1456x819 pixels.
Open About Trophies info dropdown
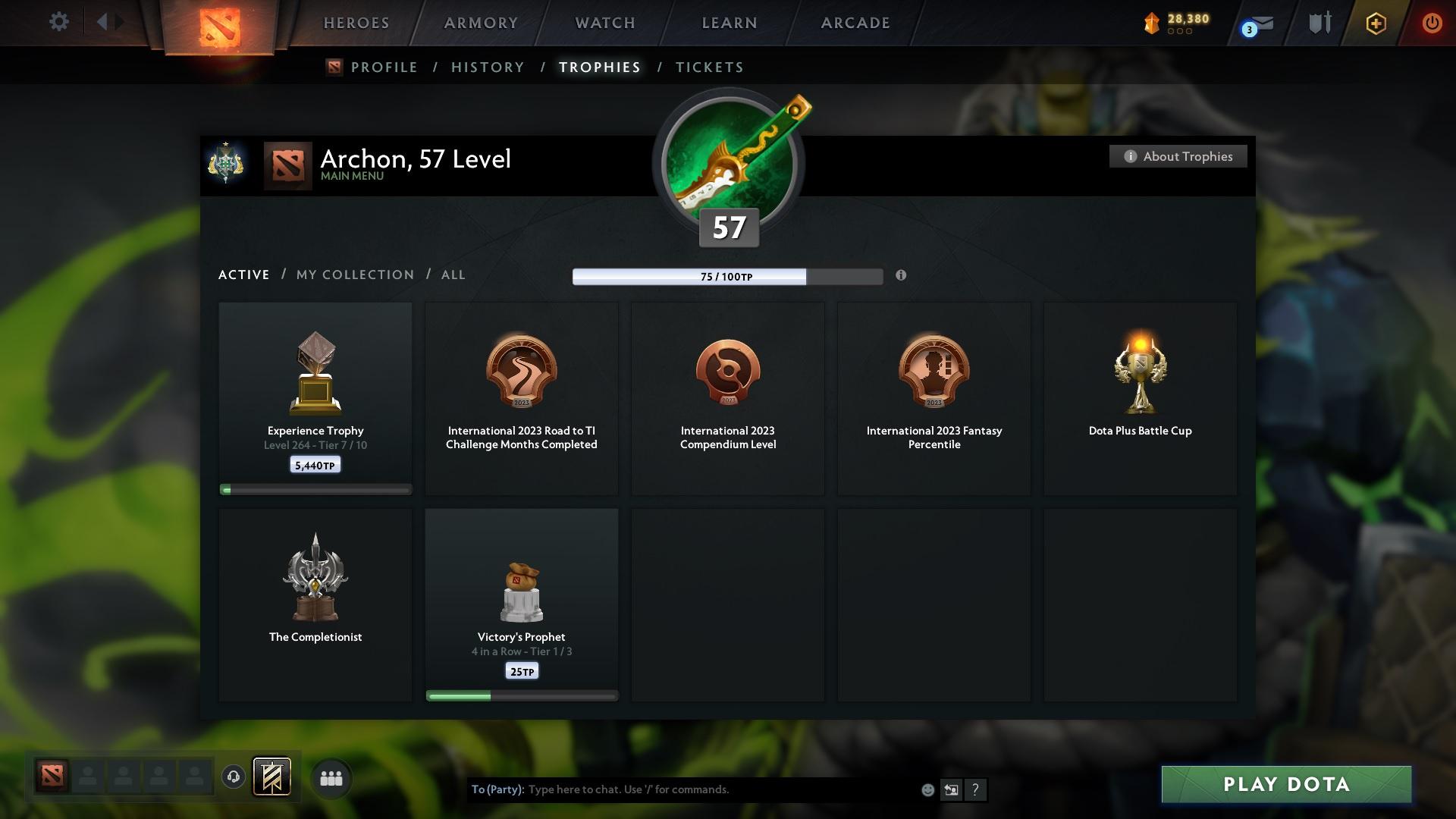pos(1178,156)
